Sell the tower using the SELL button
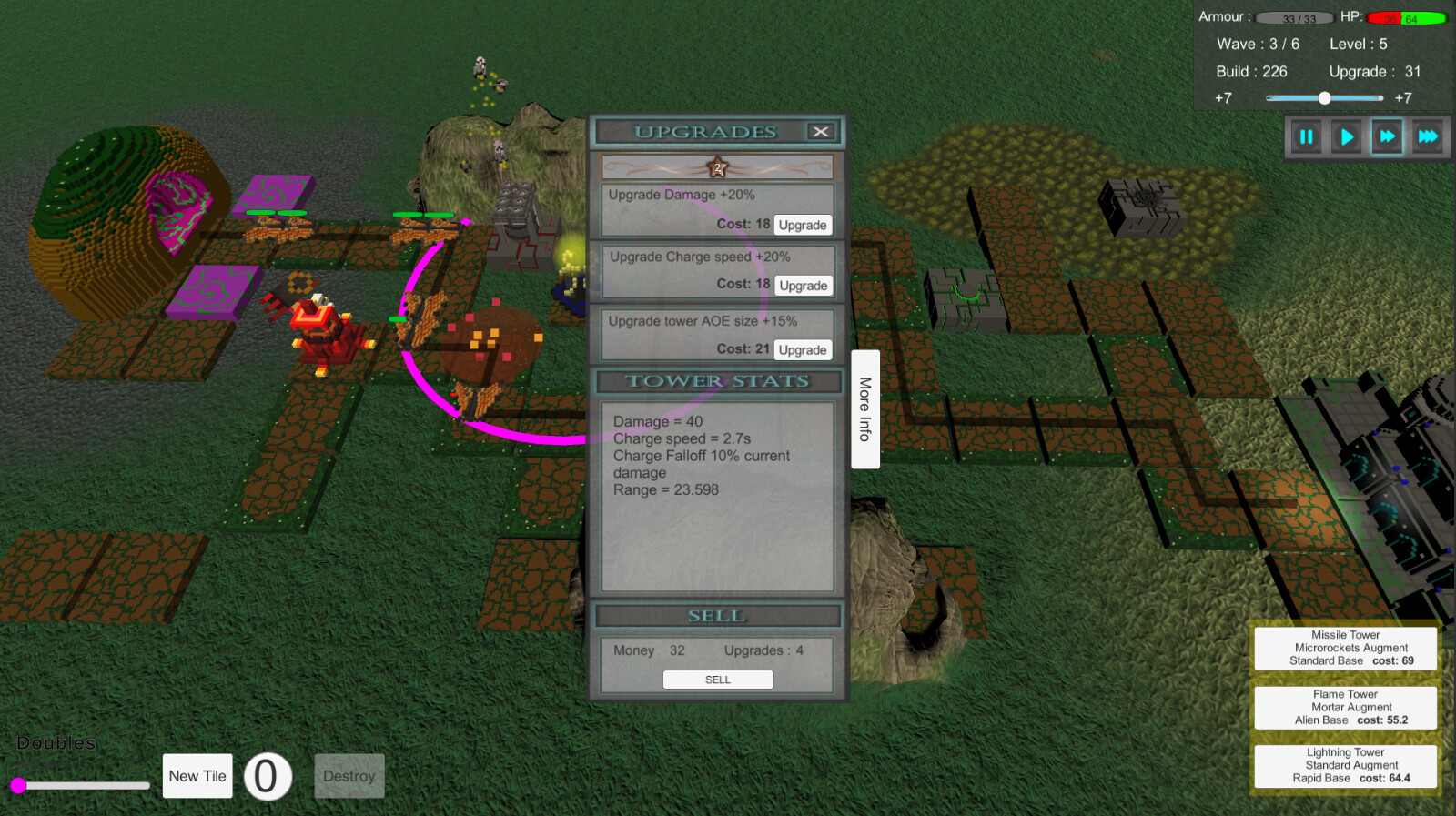Screen dimensions: 1456x816 718,679
